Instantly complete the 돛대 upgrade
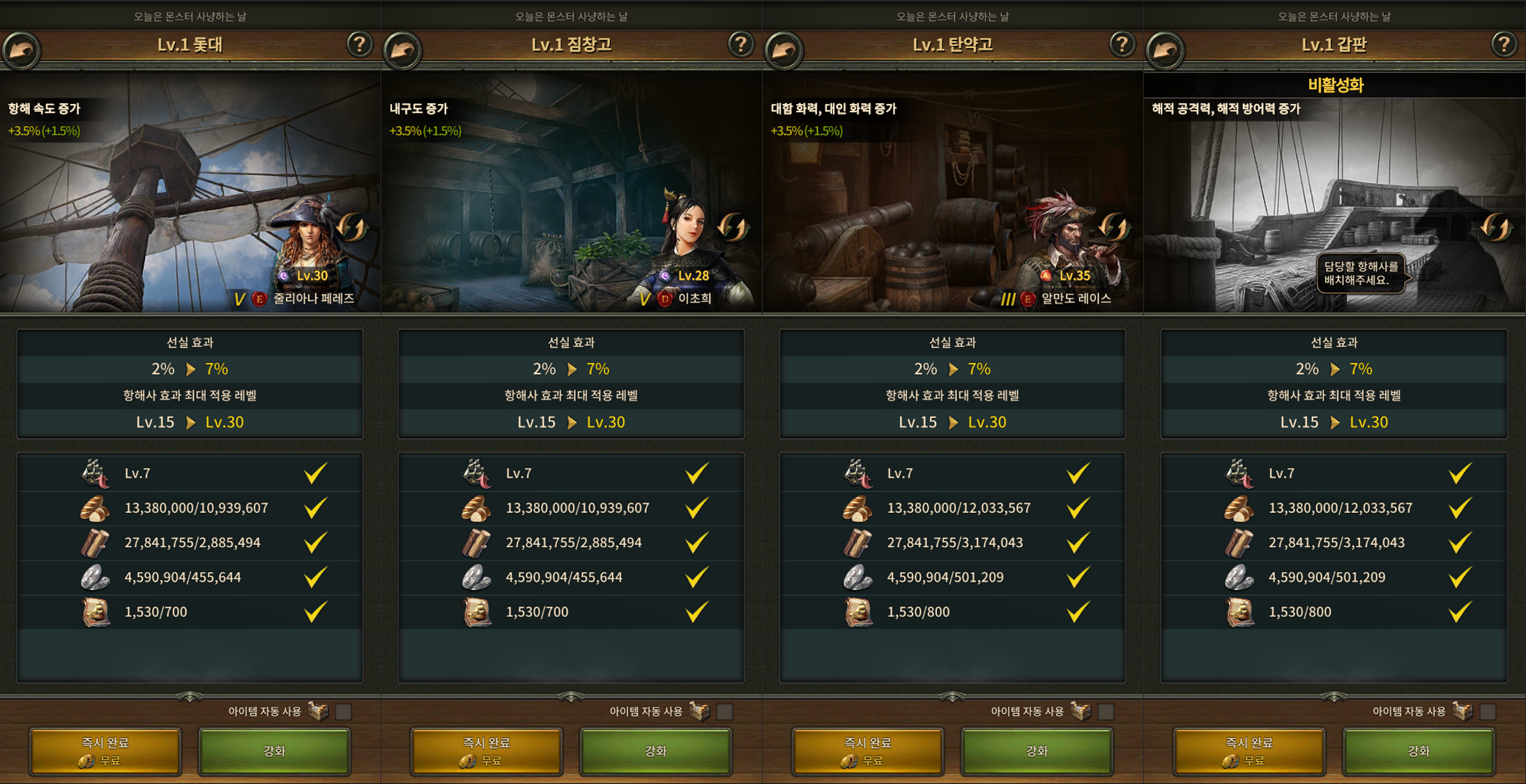Image resolution: width=1526 pixels, height=784 pixels. [x=105, y=751]
